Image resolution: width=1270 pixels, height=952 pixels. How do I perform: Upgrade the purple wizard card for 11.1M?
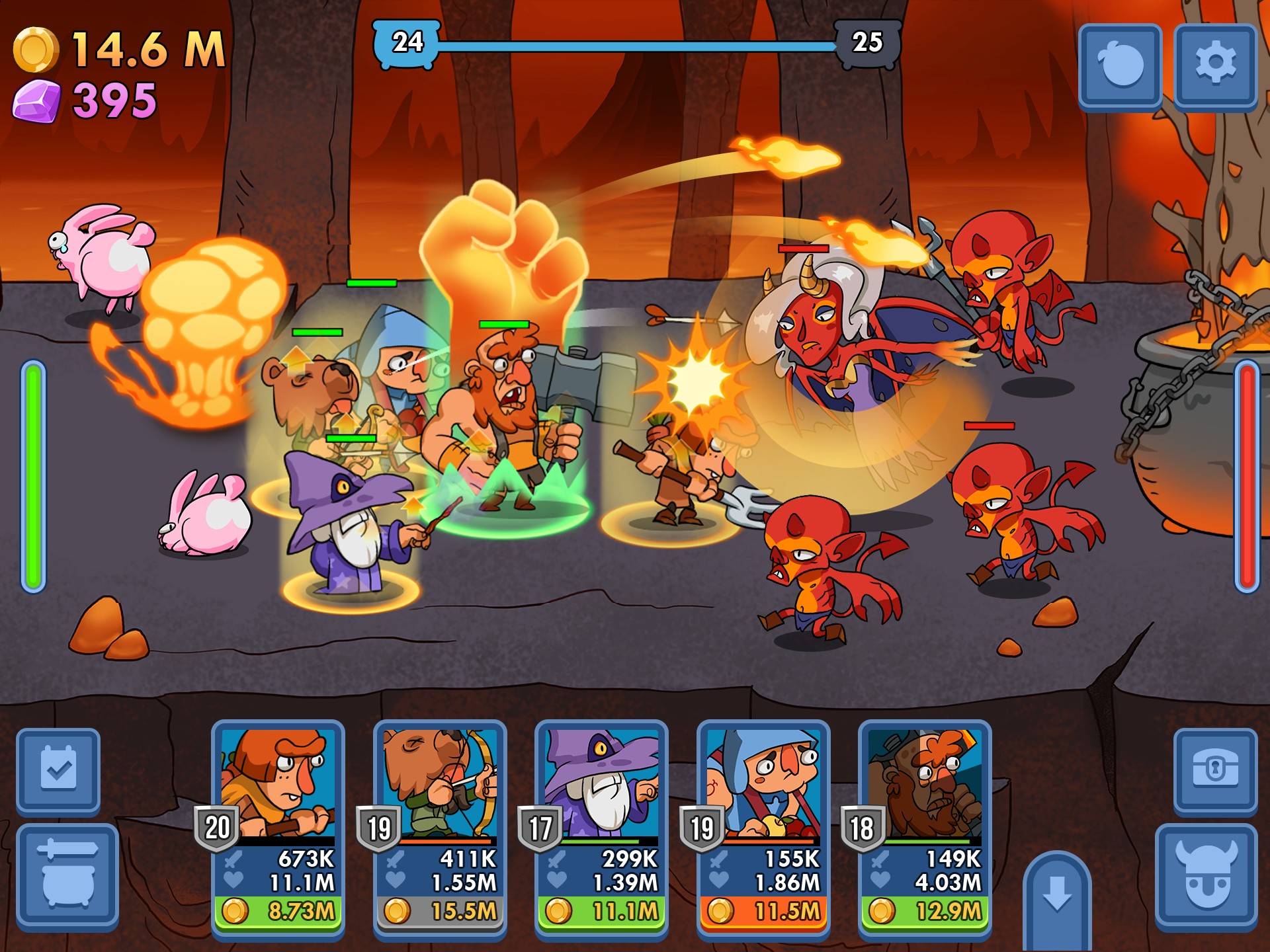click(601, 911)
